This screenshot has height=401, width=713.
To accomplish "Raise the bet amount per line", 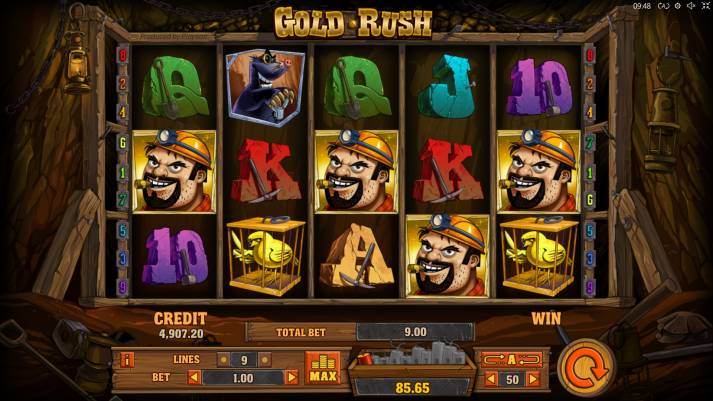I will tap(292, 377).
